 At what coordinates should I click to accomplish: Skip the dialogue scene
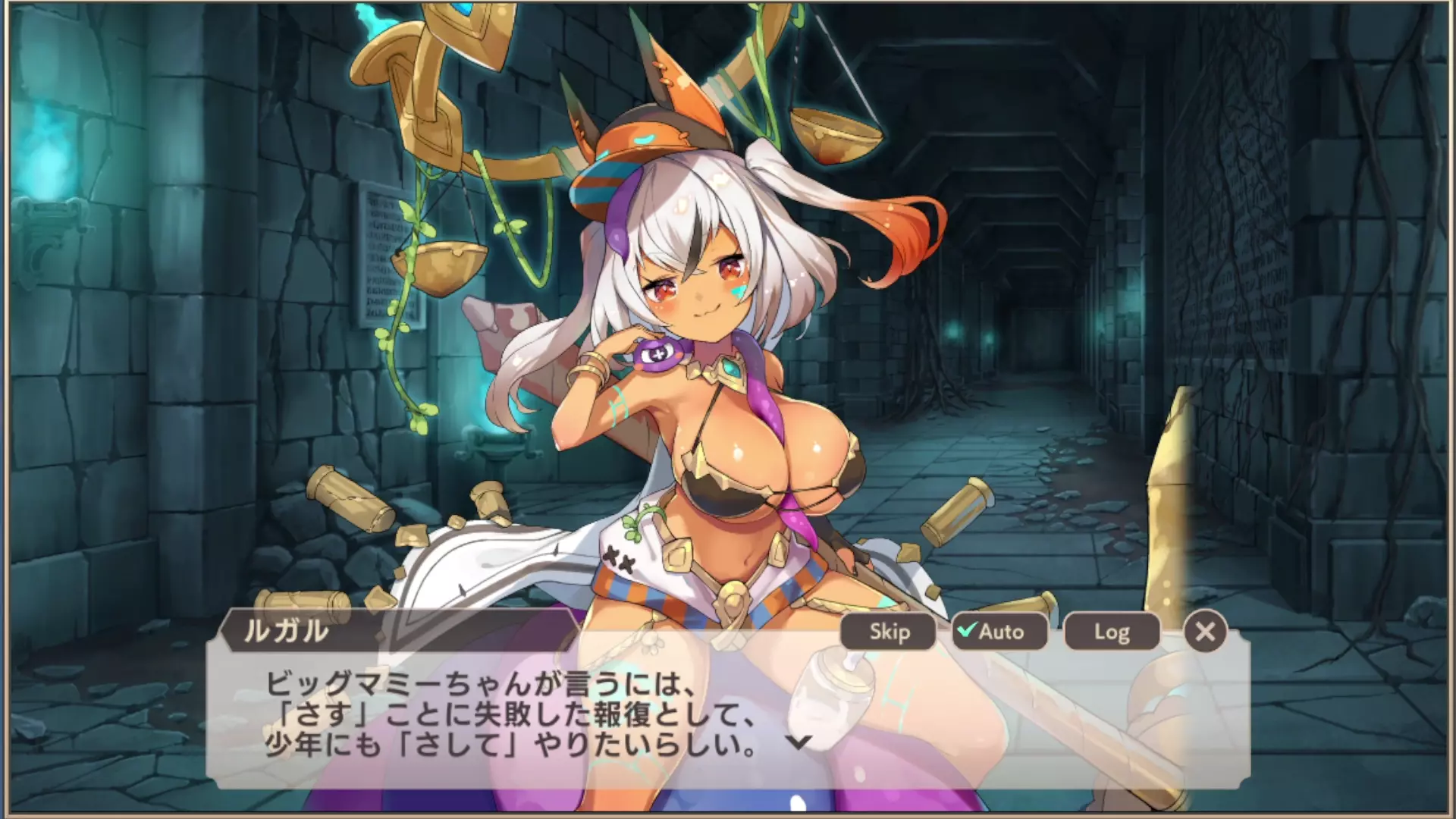[x=889, y=632]
